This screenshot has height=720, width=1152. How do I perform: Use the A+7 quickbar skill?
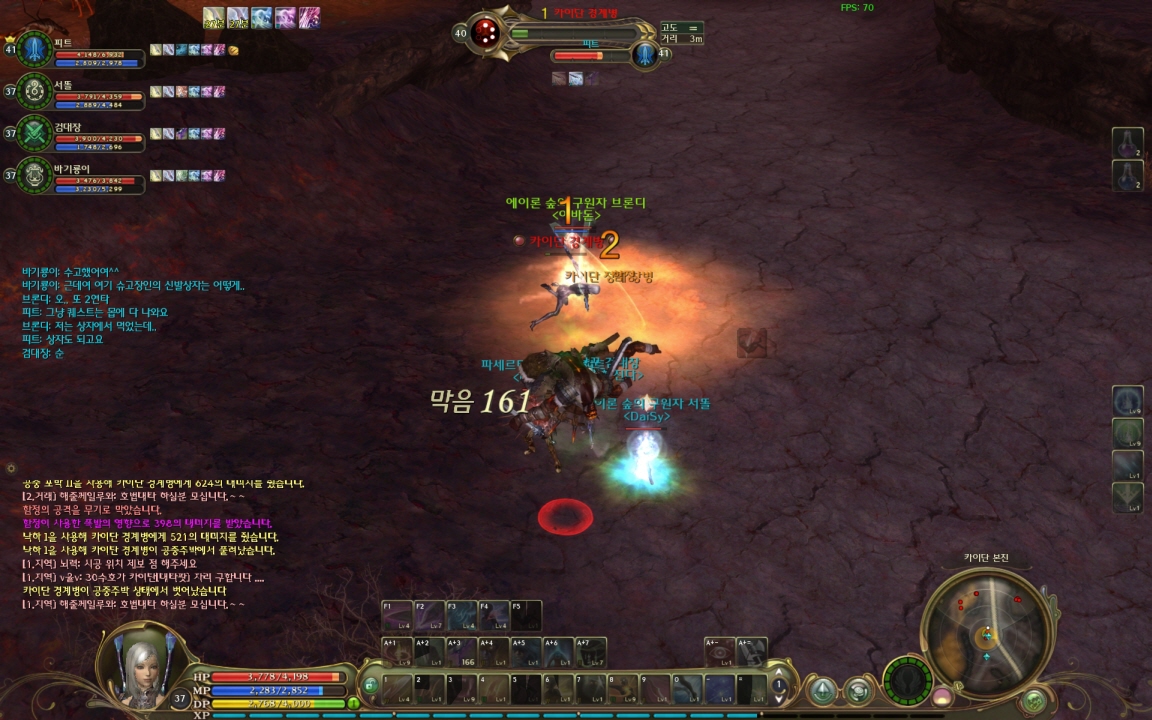pyautogui.click(x=591, y=653)
